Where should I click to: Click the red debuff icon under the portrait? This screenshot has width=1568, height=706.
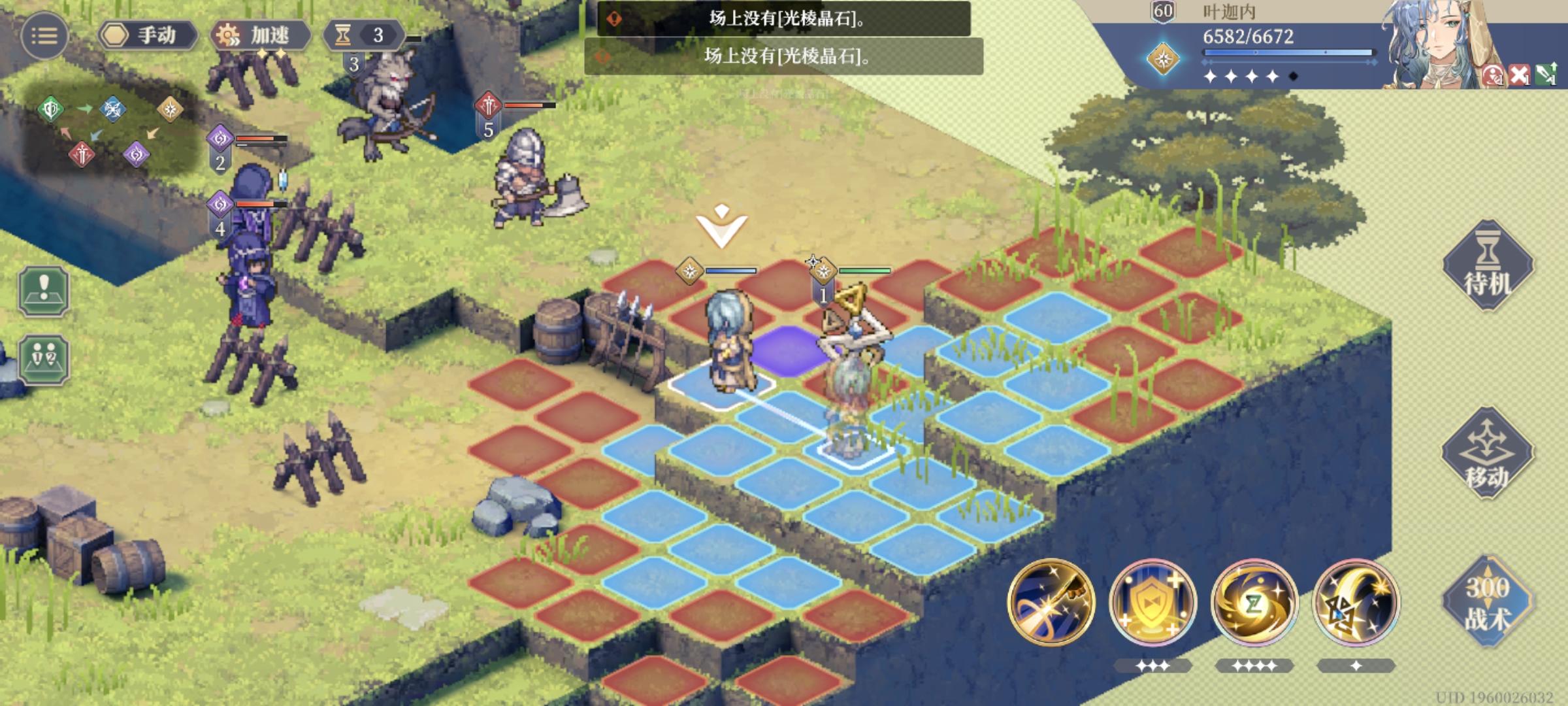[x=1493, y=75]
